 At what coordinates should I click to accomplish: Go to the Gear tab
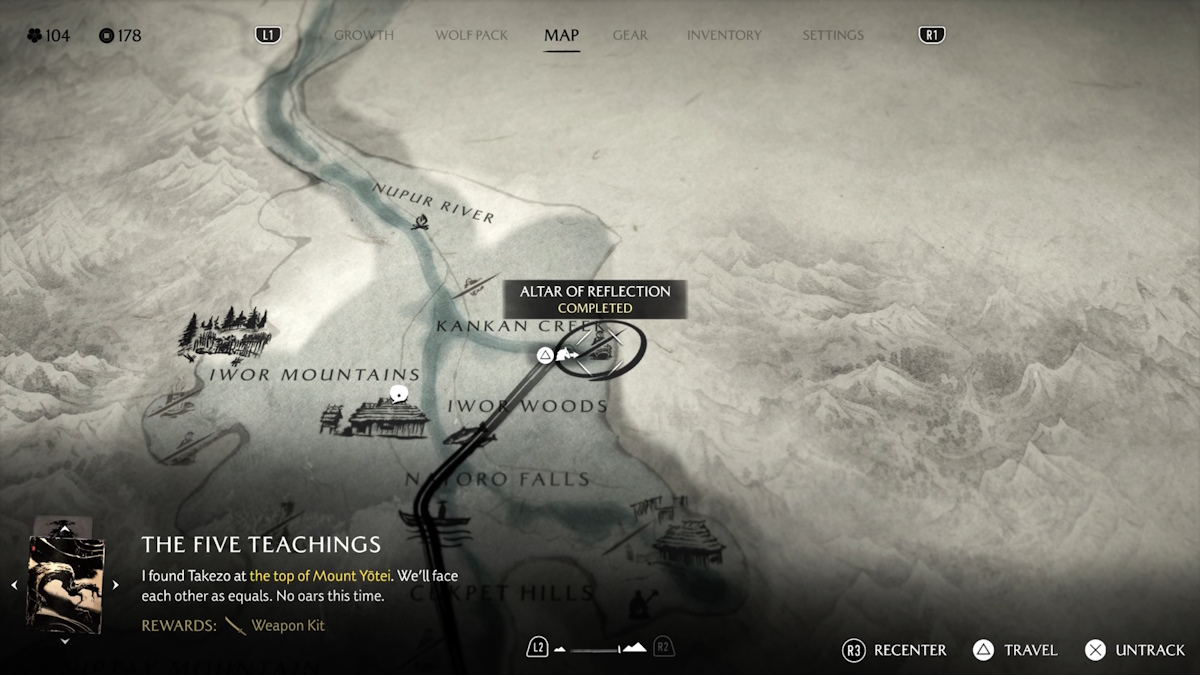point(630,35)
